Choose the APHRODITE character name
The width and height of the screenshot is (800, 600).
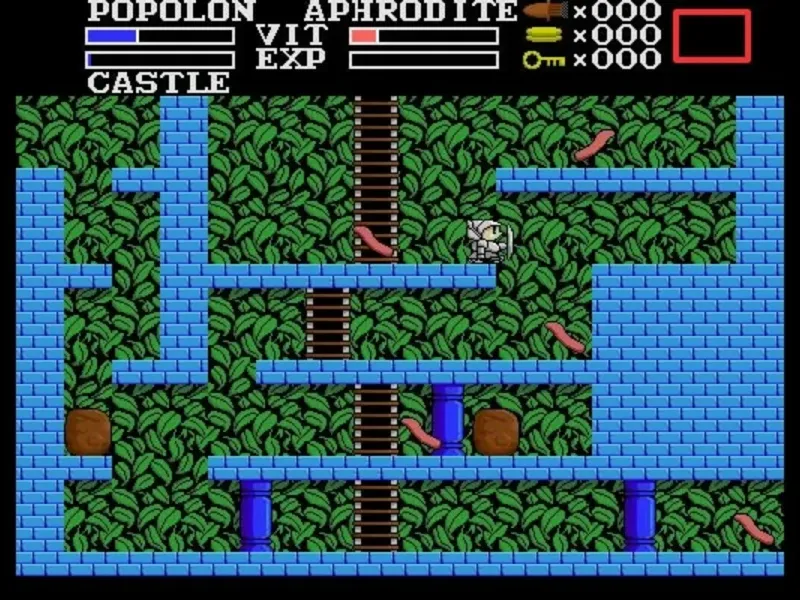pyautogui.click(x=410, y=12)
